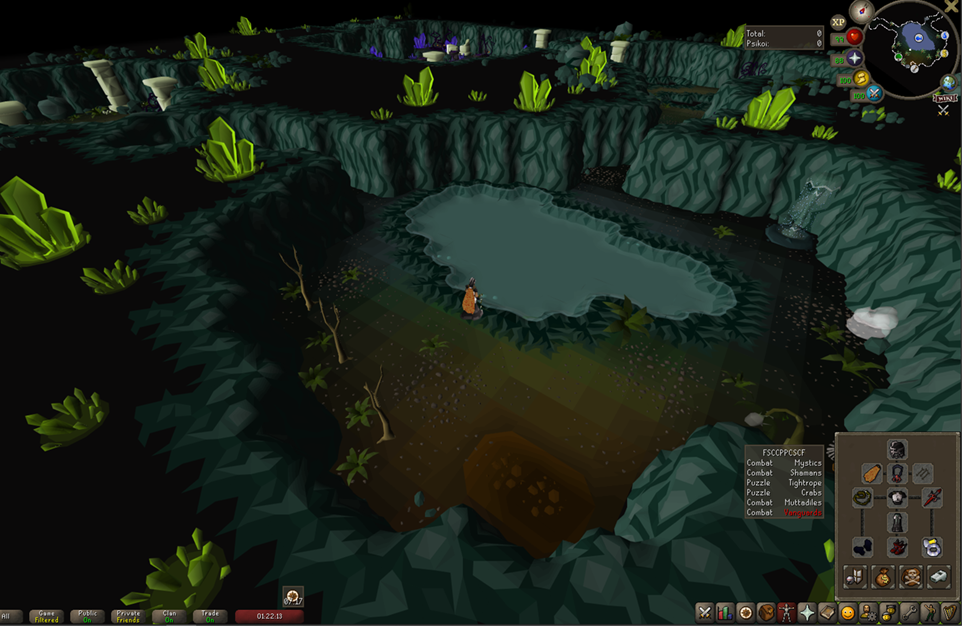The height and width of the screenshot is (626, 962).
Task: Switch to the Skills tab
Action: (725, 612)
